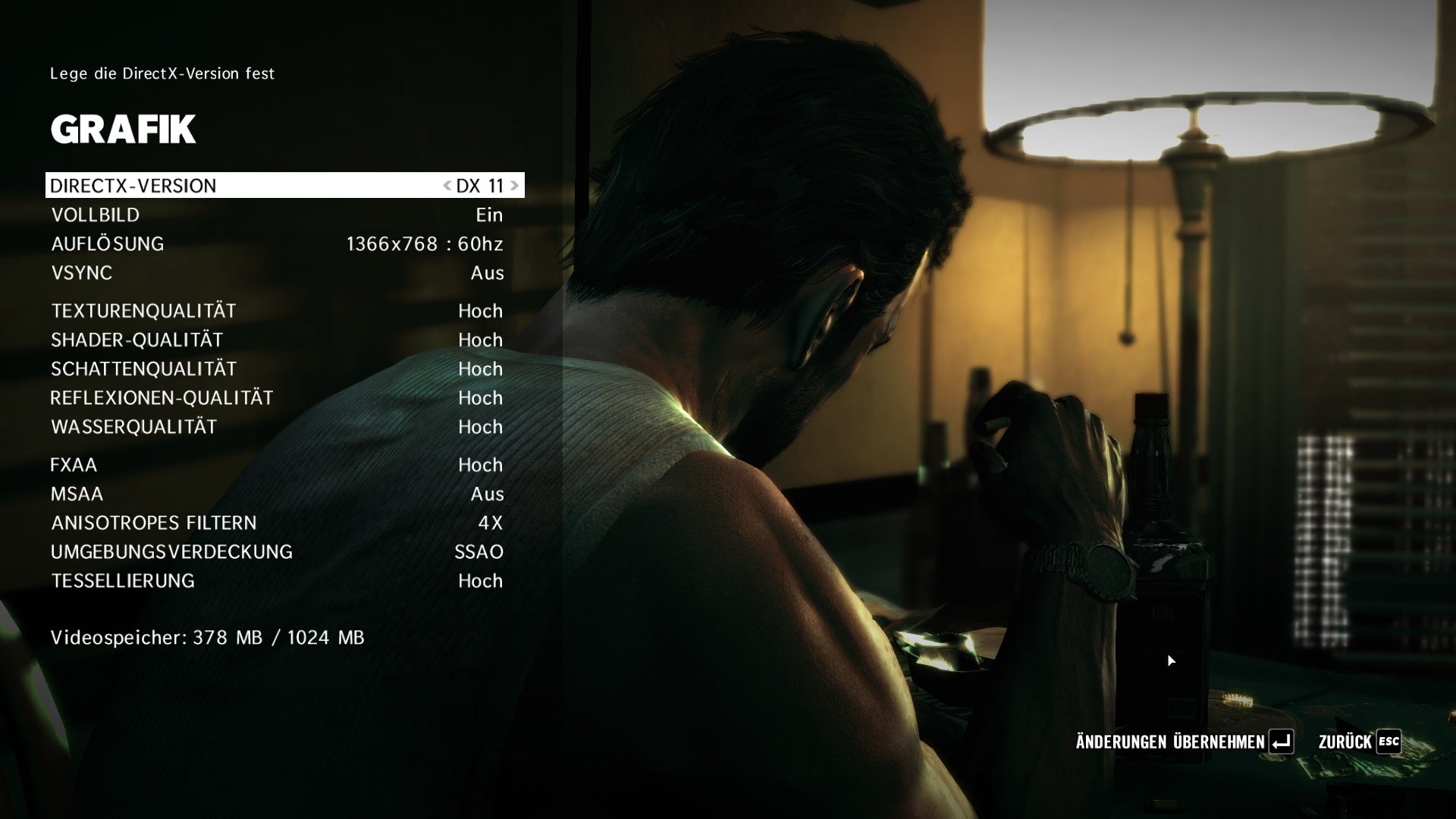The image size is (1456, 819).
Task: Choose the Auflösung resolution row
Action: coord(277,244)
